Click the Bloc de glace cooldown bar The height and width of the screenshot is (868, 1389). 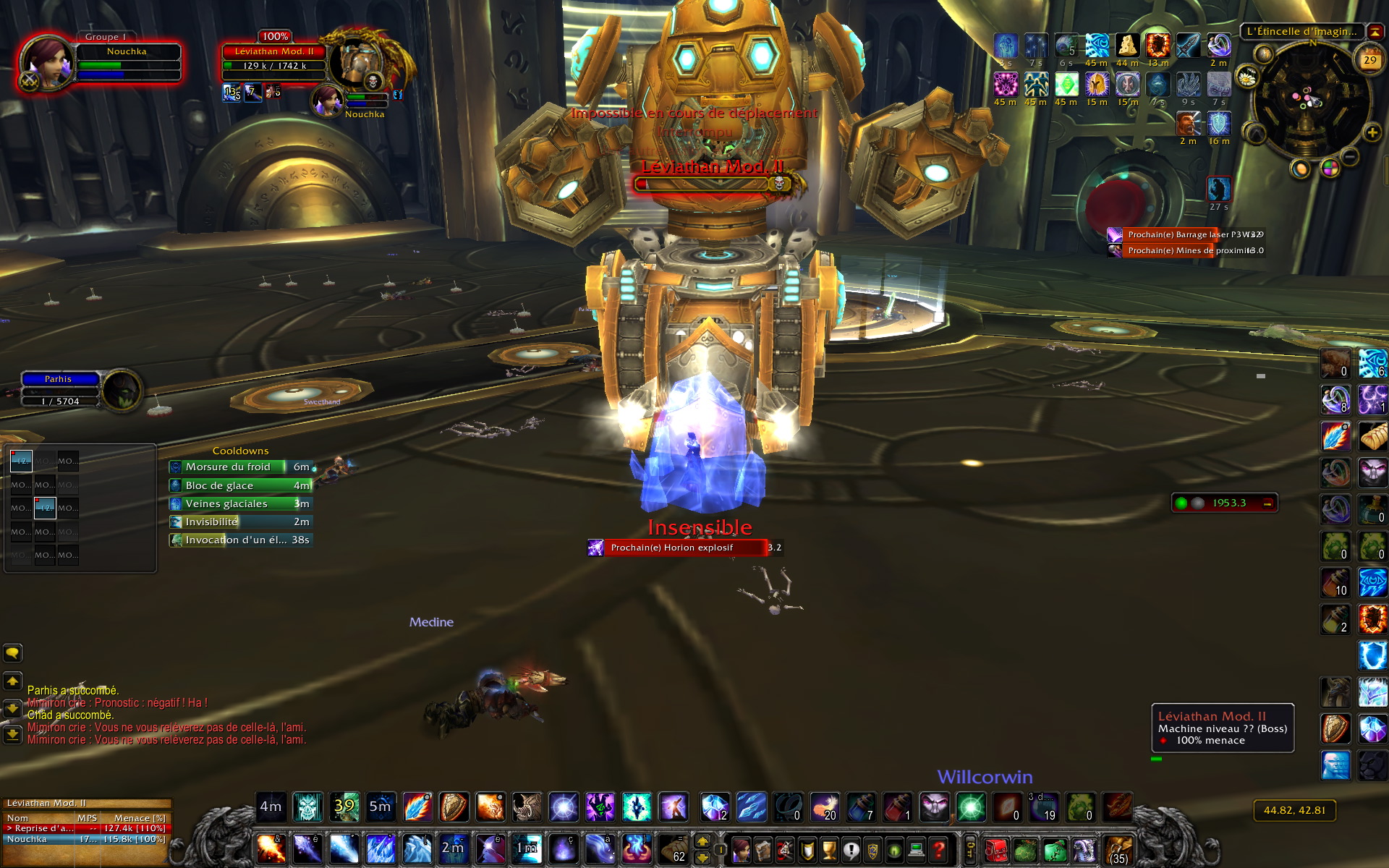240,485
